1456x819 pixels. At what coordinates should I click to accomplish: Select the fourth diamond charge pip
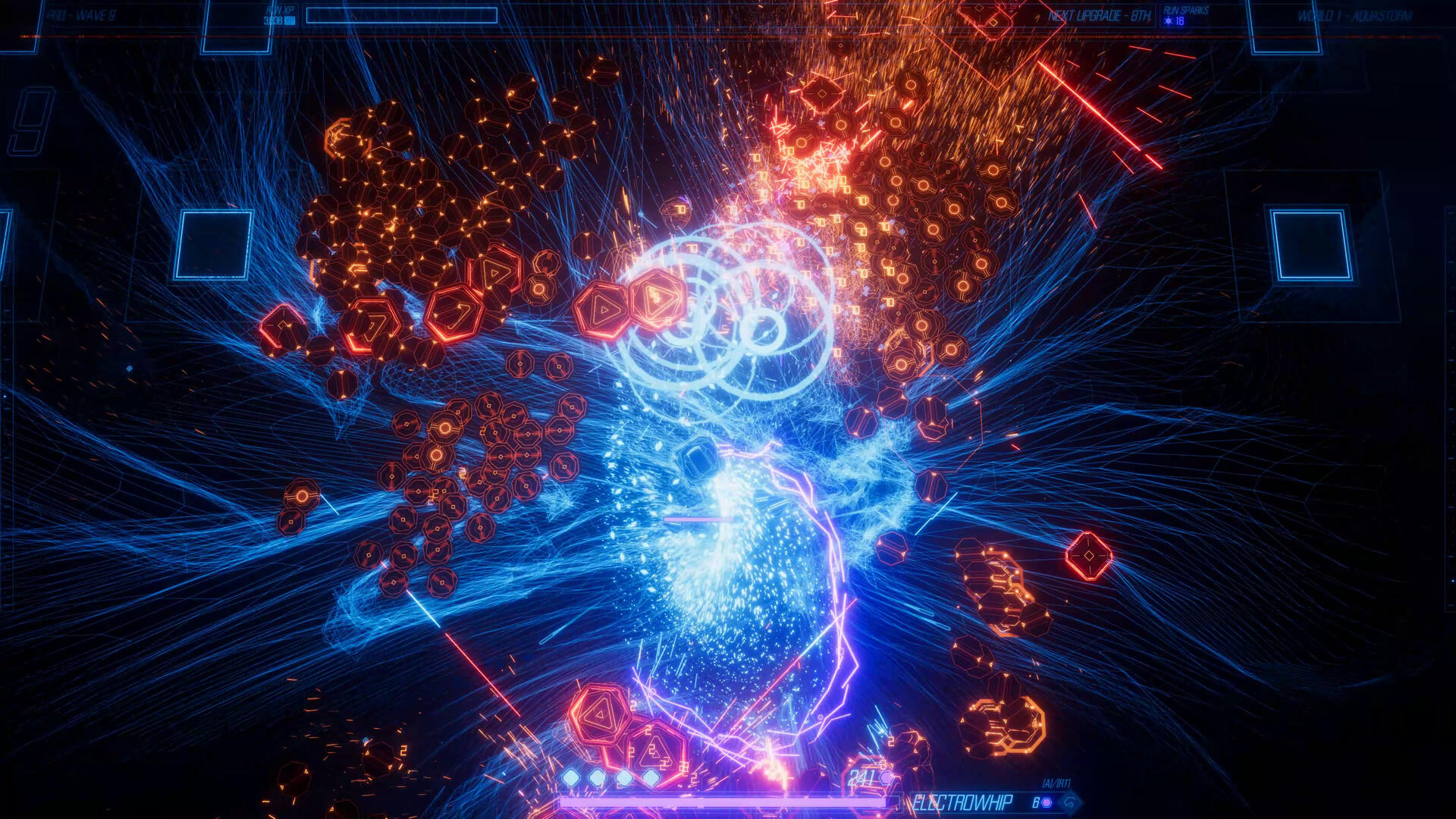pos(651,777)
